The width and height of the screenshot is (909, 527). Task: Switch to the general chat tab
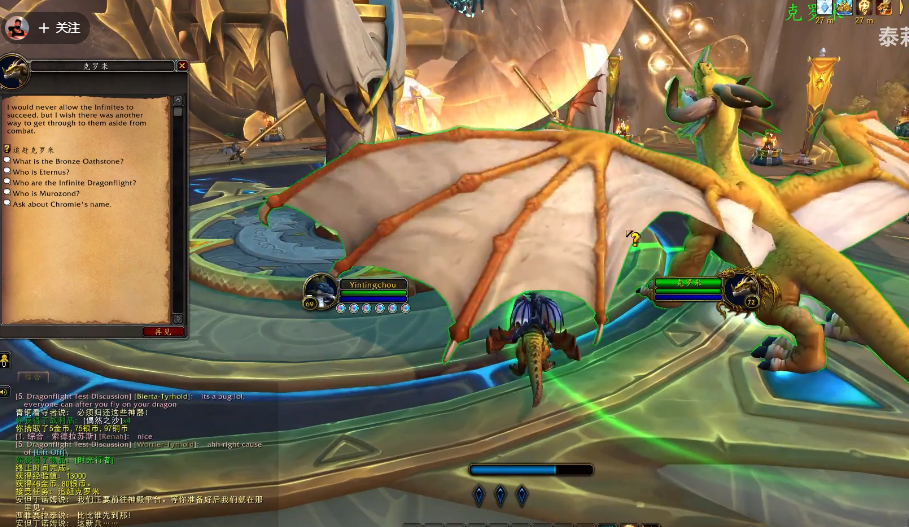34,377
